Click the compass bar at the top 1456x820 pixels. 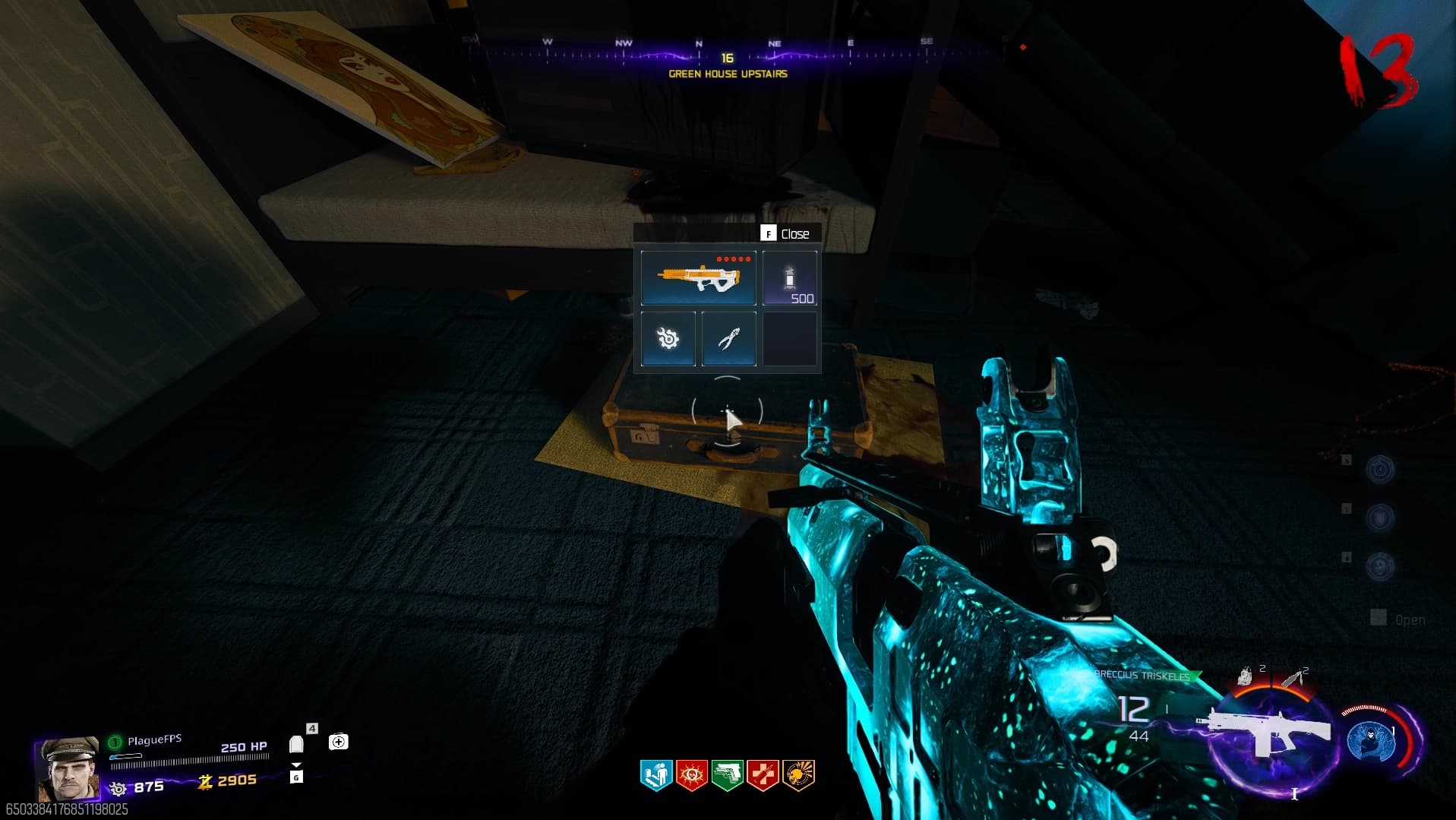[728, 55]
